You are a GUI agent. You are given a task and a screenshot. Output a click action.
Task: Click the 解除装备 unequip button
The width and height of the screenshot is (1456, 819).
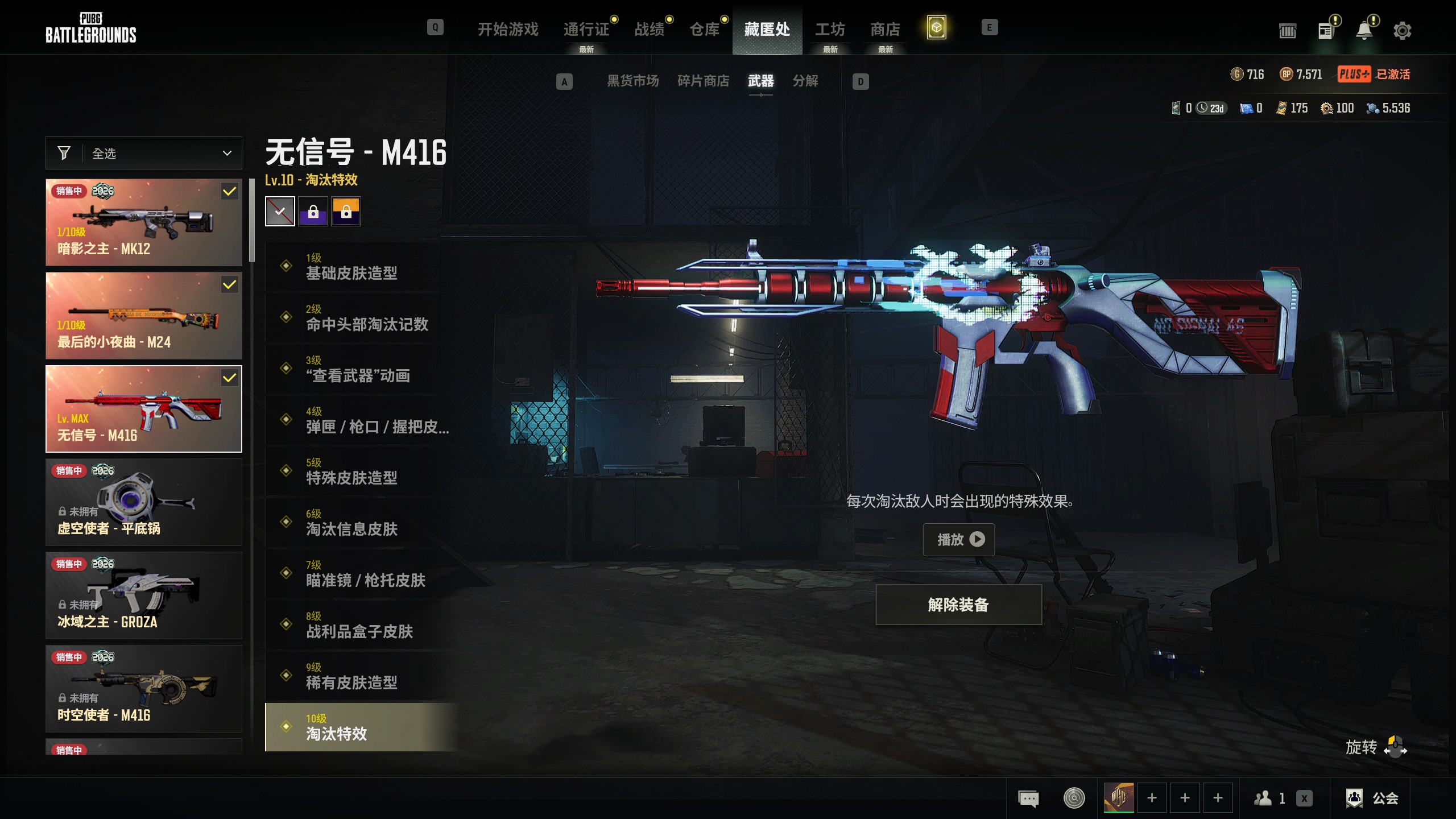coord(958,605)
